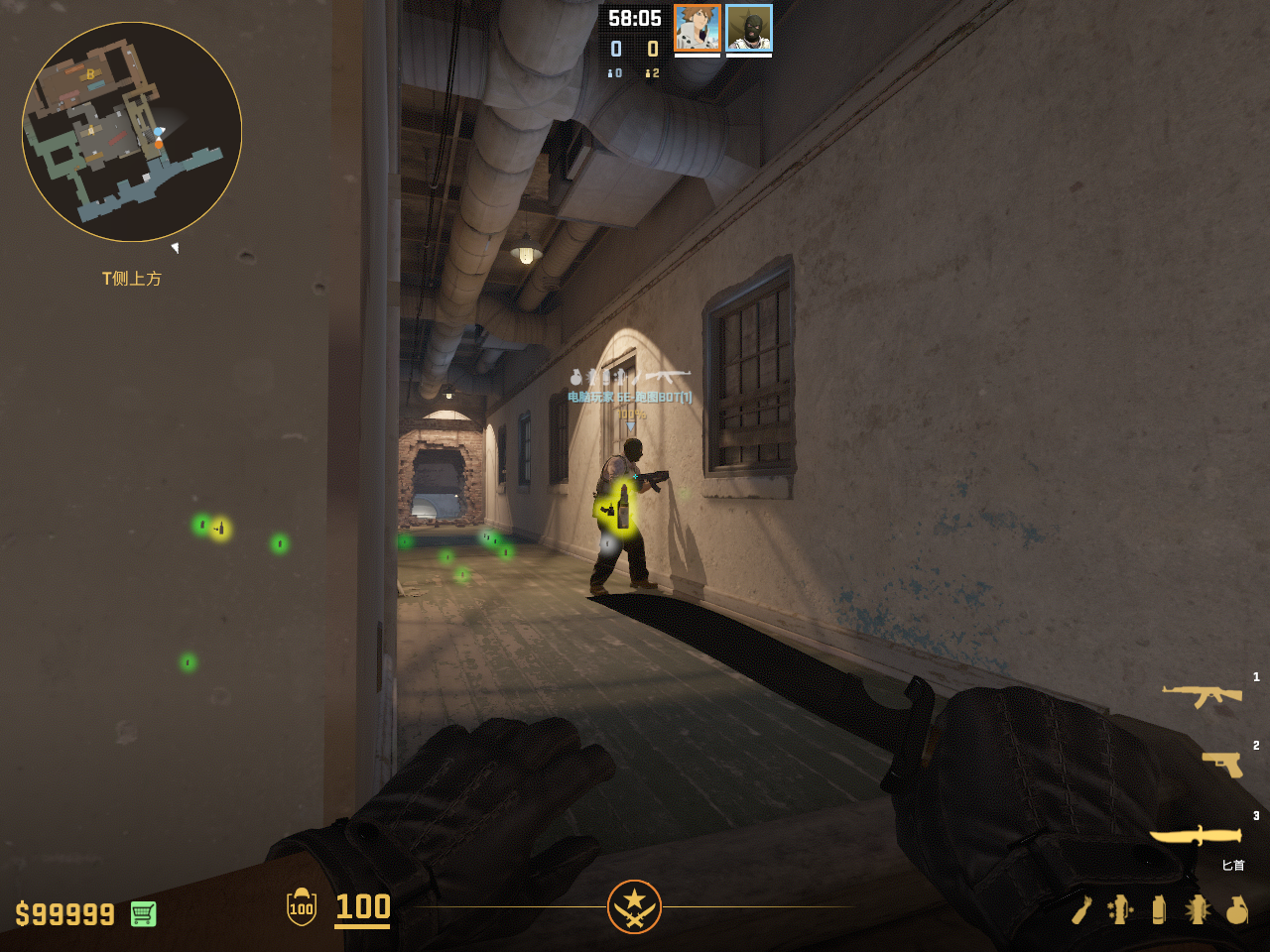Click the anime-character player avatar
This screenshot has height=952, width=1270.
click(x=698, y=28)
